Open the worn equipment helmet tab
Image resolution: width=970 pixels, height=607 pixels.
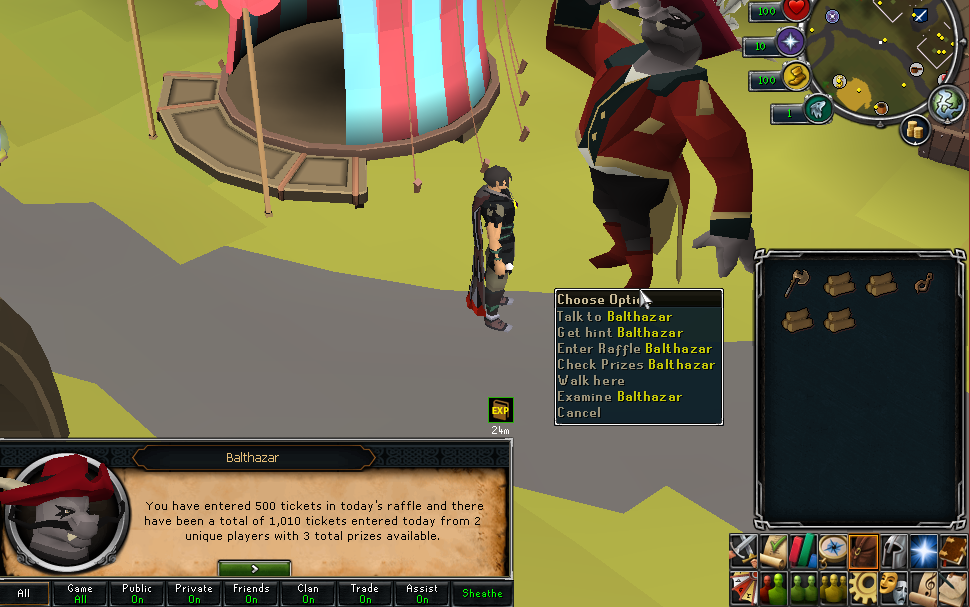point(893,549)
